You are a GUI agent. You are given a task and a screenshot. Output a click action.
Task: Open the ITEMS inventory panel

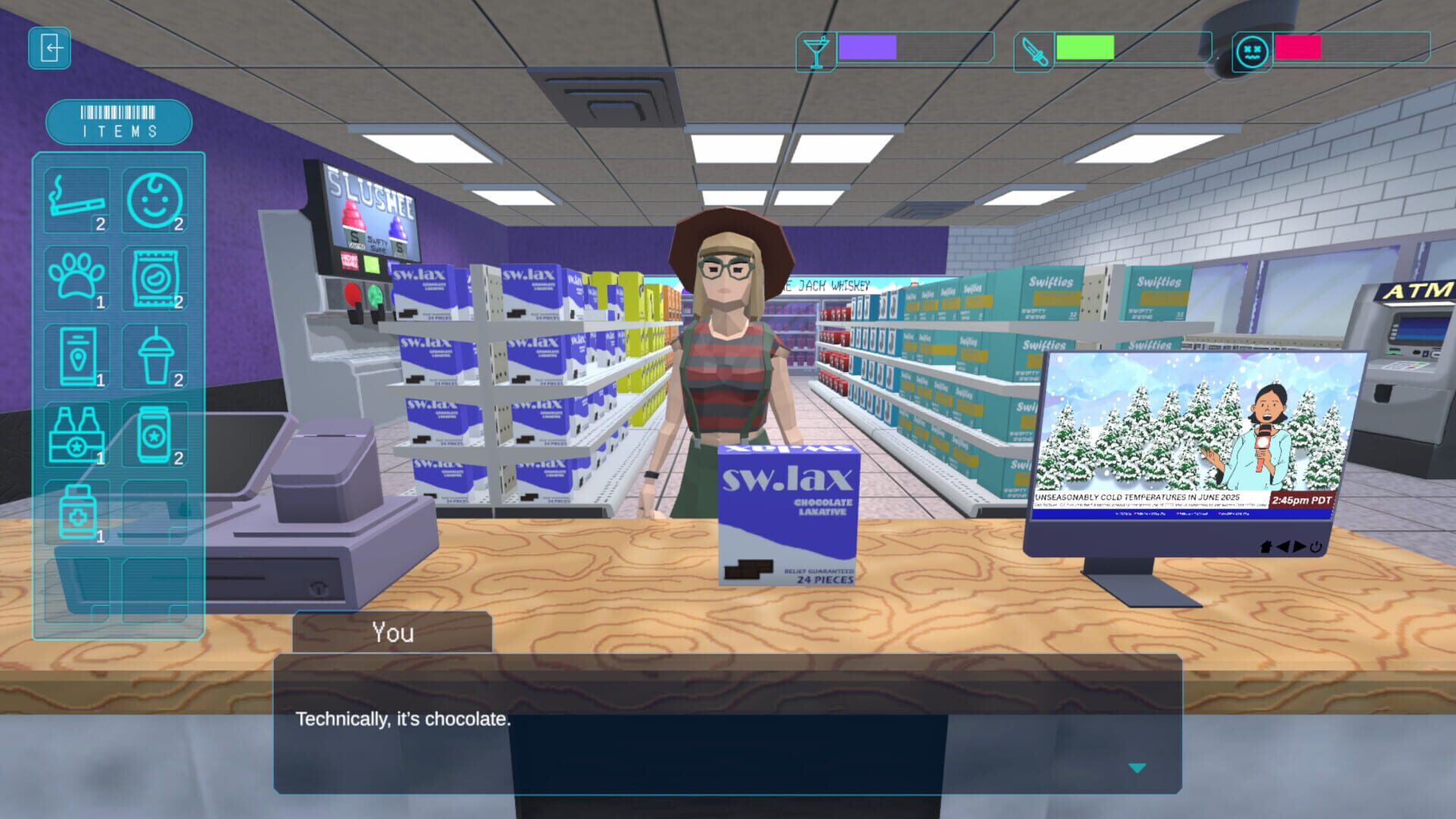(119, 121)
